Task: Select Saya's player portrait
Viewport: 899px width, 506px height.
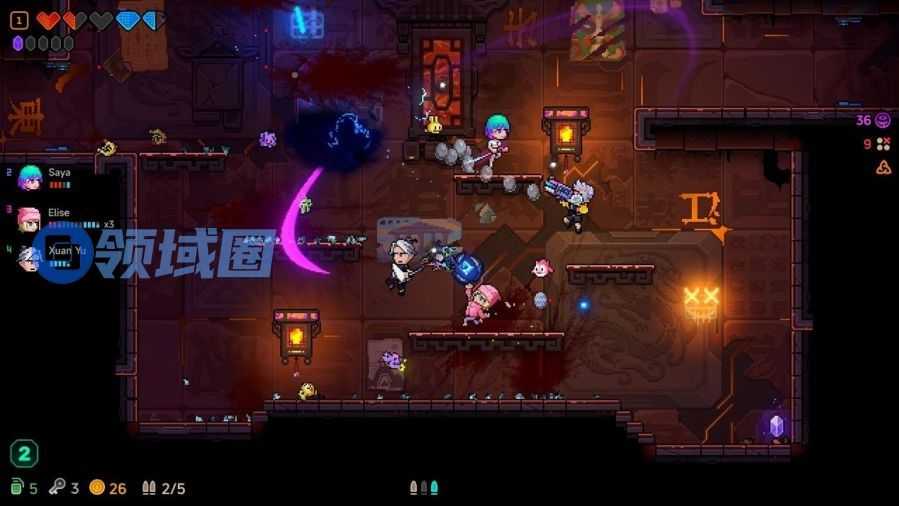Action: (x=31, y=177)
